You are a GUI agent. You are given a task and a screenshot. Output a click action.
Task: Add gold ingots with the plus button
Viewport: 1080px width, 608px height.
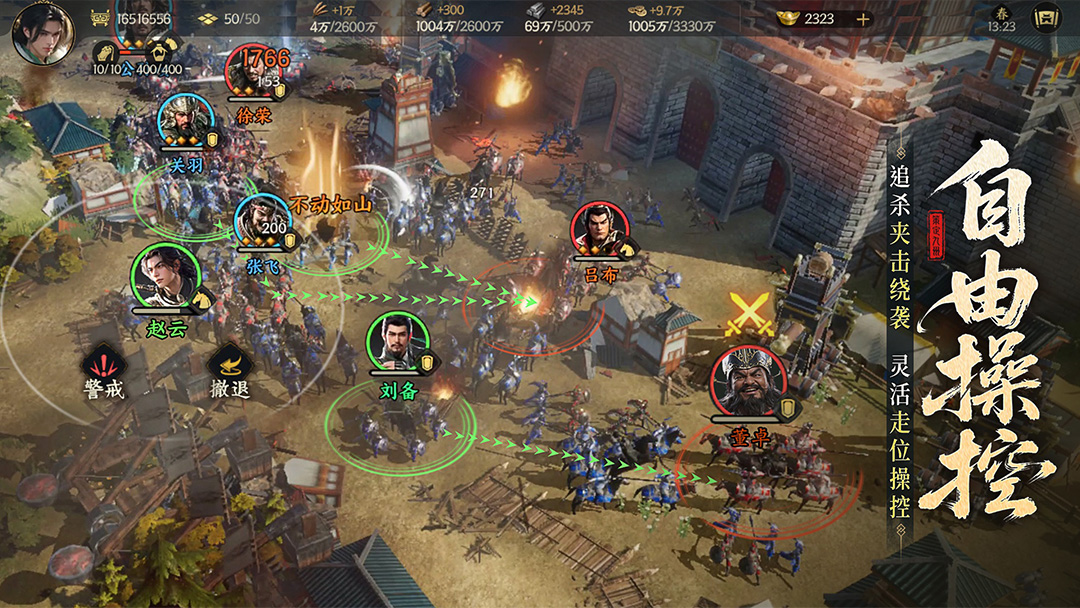pyautogui.click(x=863, y=19)
